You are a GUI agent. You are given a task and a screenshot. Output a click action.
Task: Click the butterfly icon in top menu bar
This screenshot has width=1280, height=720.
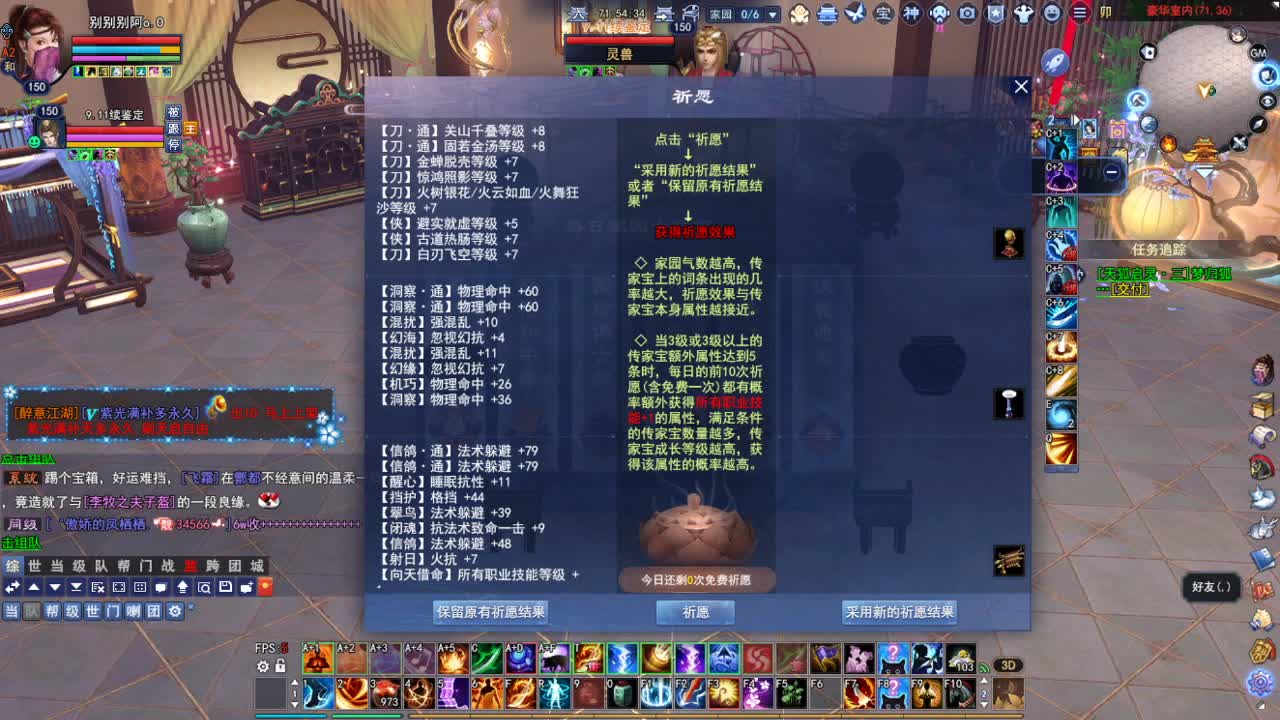point(856,13)
